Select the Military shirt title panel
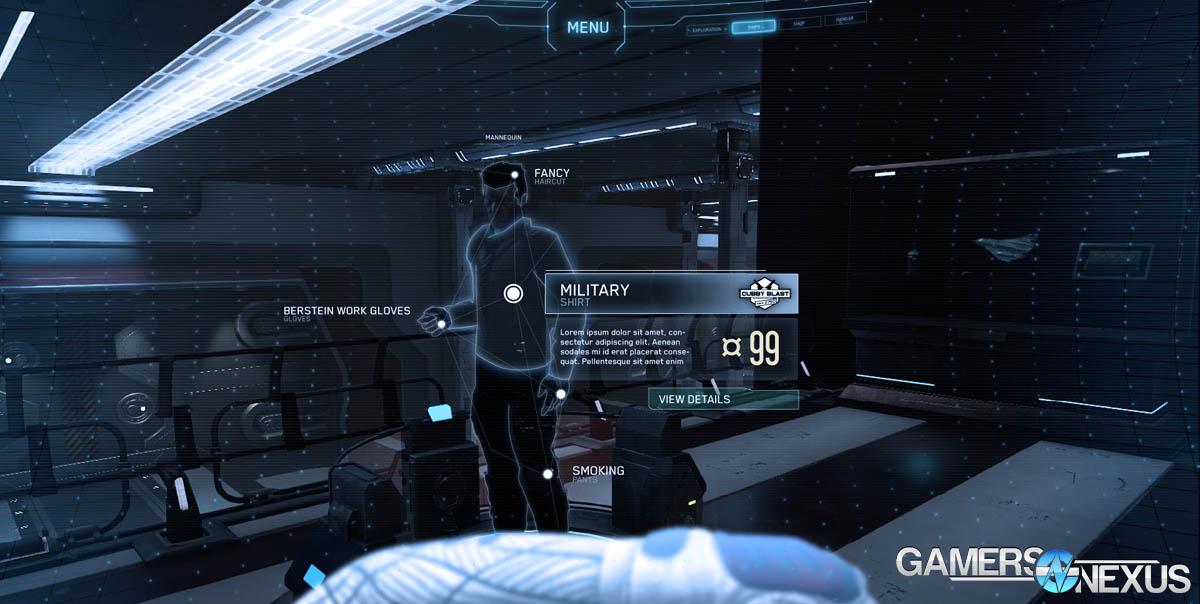The image size is (1200, 604). pos(640,294)
